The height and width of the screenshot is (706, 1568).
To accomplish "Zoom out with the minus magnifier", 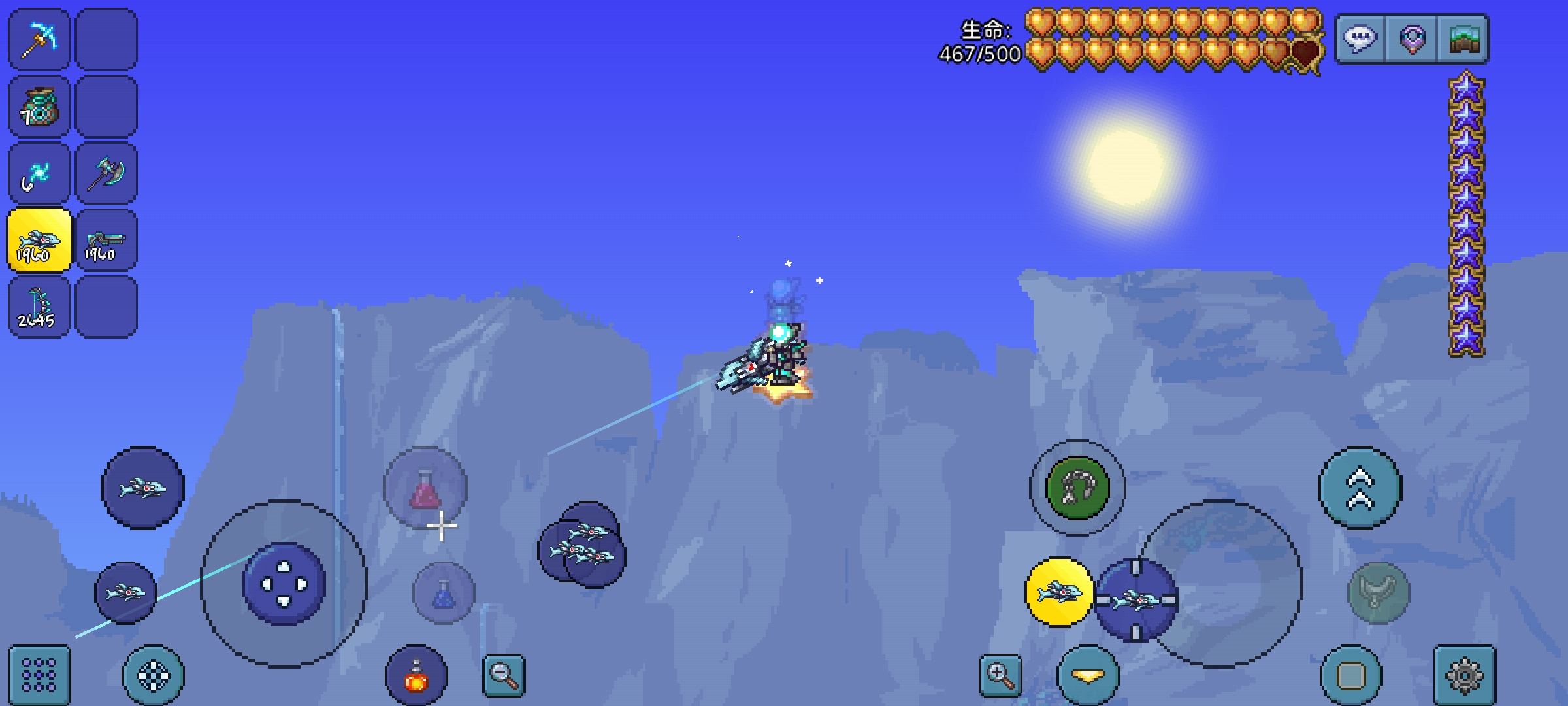I will 504,676.
